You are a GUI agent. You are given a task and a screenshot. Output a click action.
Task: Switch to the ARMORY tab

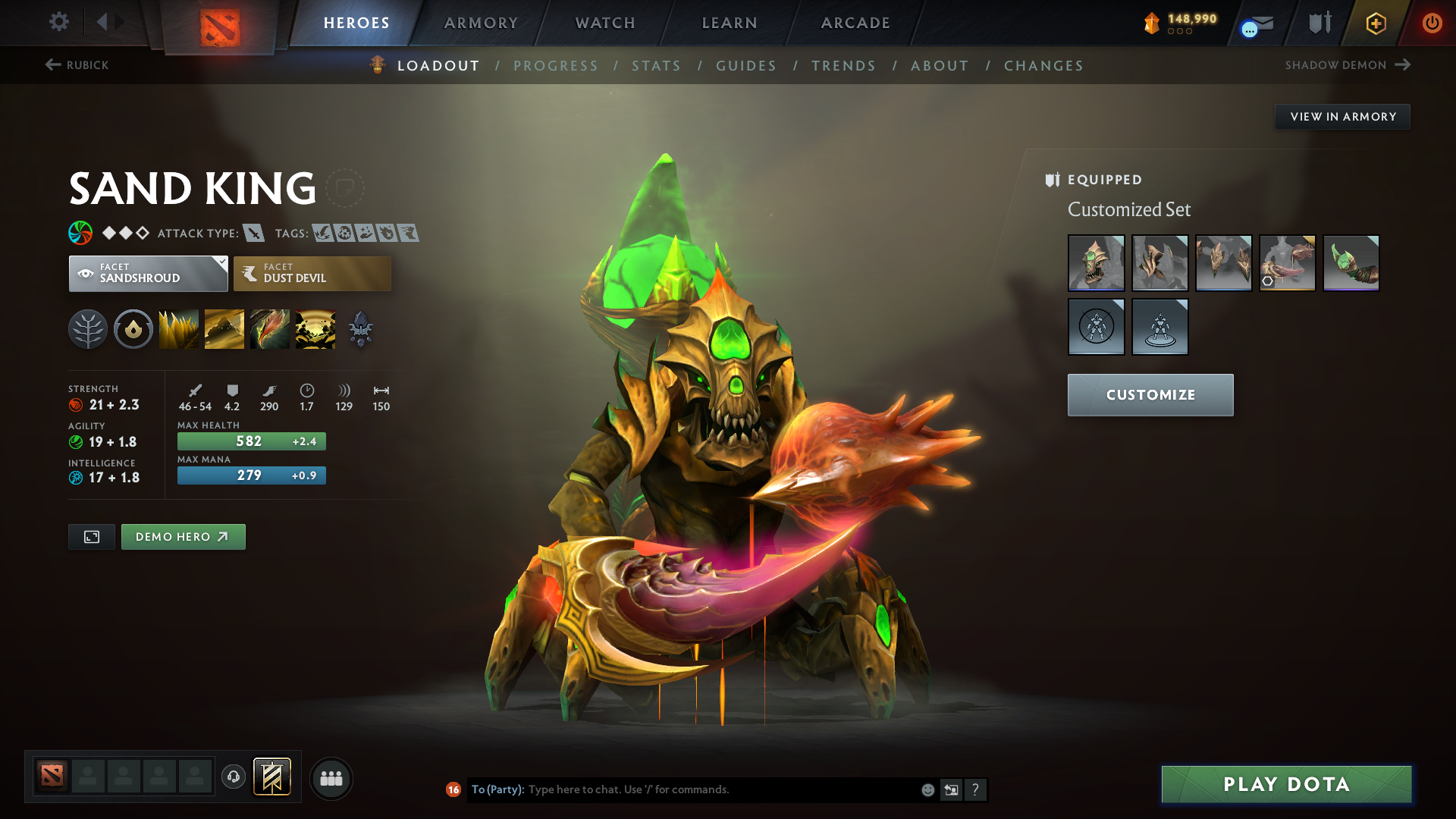point(480,23)
